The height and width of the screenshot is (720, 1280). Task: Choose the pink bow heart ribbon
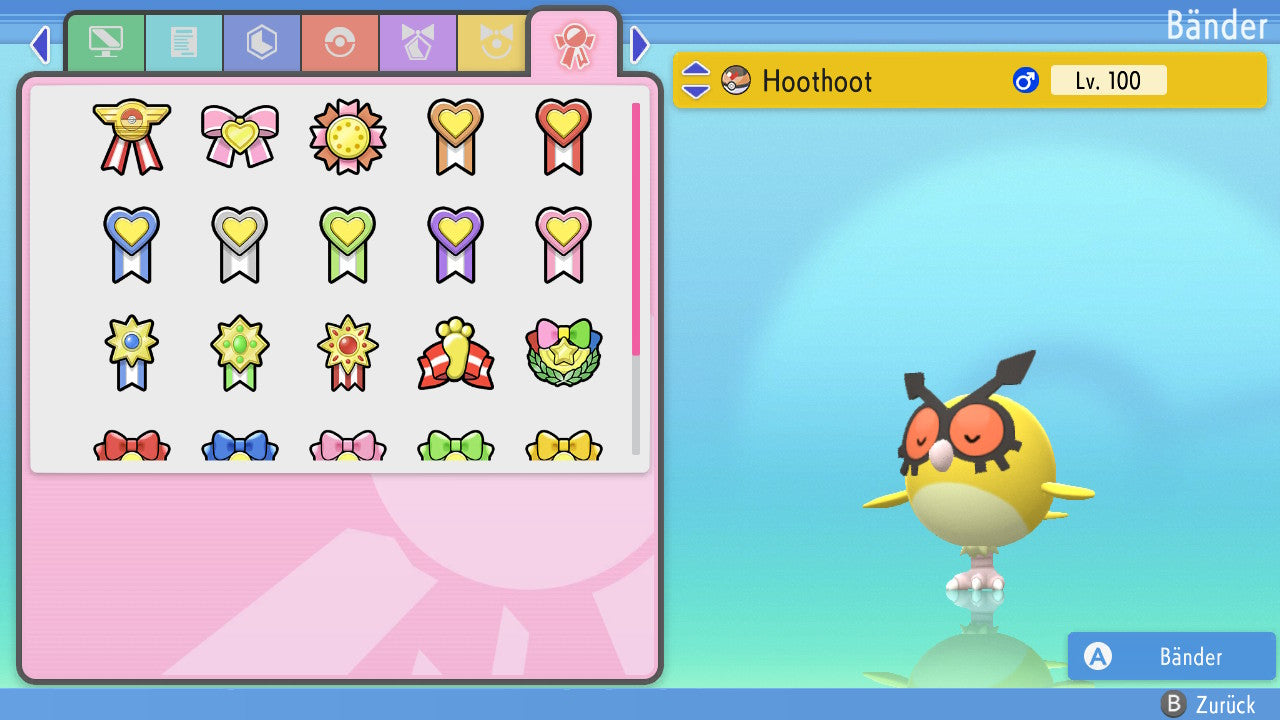(x=240, y=136)
